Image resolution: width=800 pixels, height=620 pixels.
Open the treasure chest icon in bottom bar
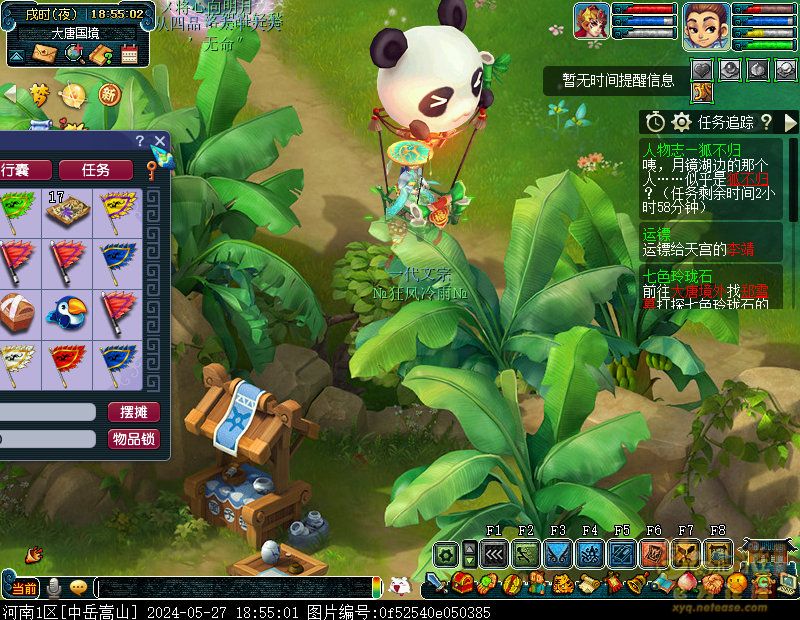tap(462, 584)
